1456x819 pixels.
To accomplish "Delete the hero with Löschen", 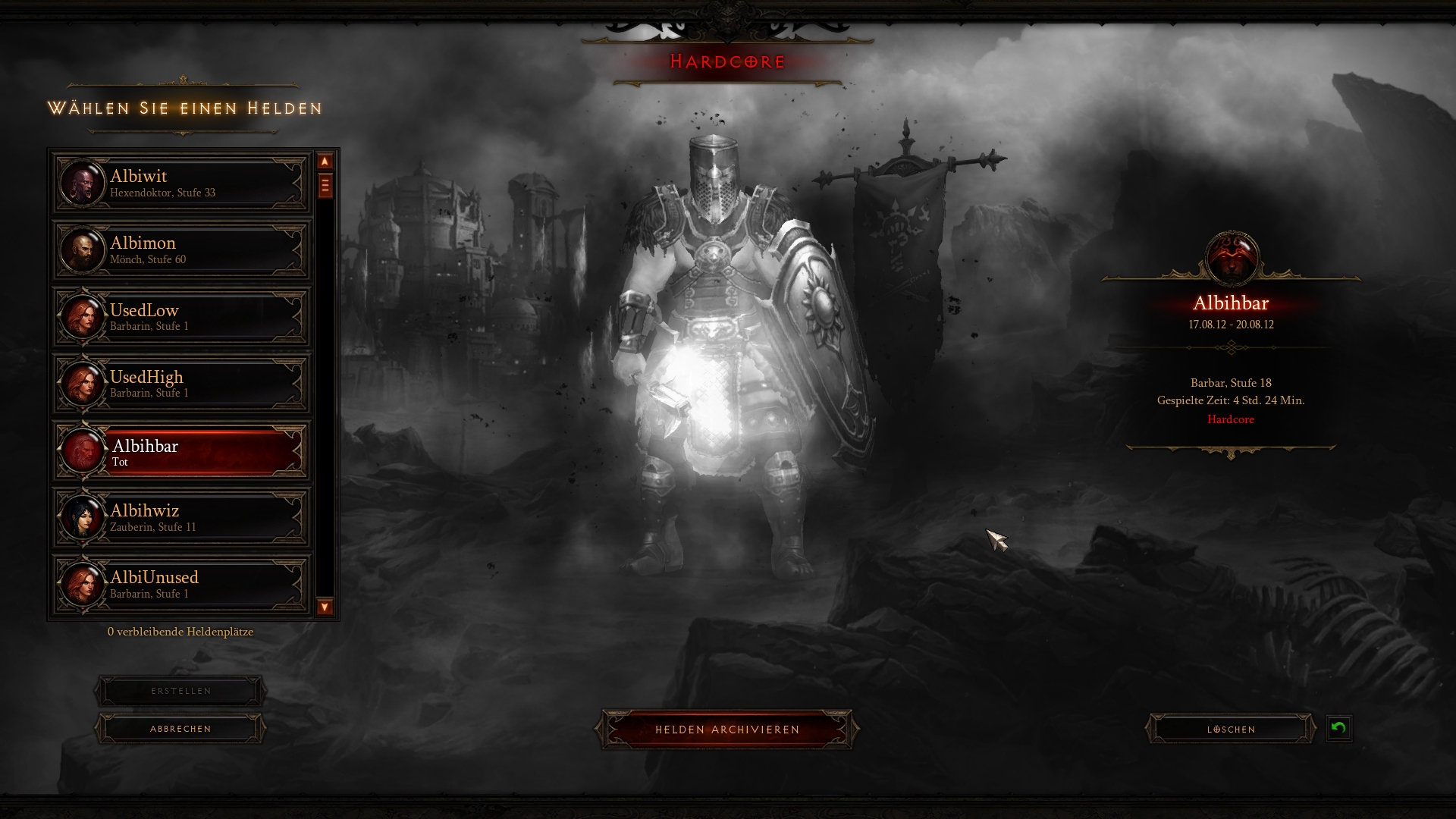I will coord(1231,730).
